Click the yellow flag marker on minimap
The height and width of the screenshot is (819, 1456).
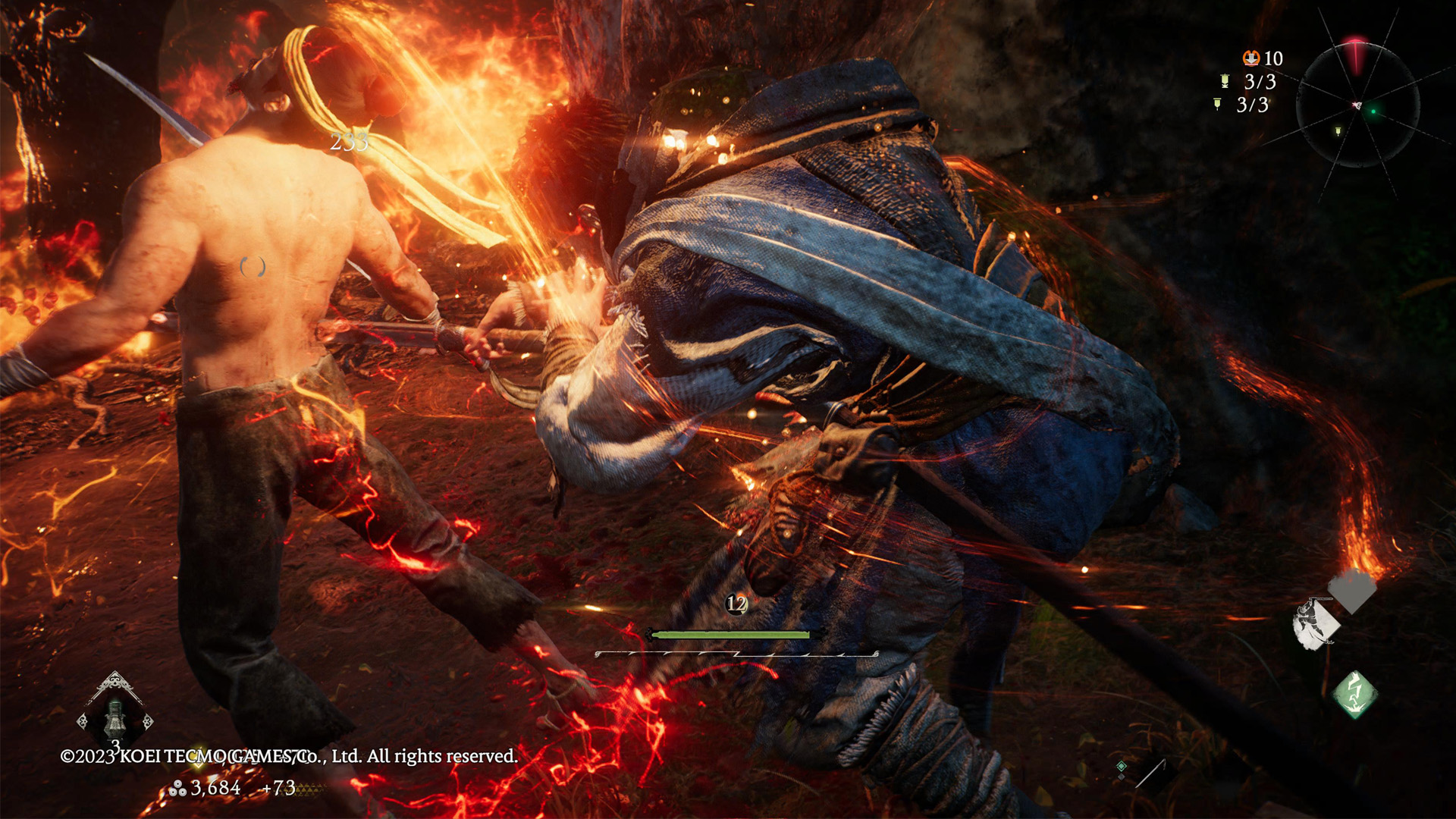pyautogui.click(x=1338, y=131)
